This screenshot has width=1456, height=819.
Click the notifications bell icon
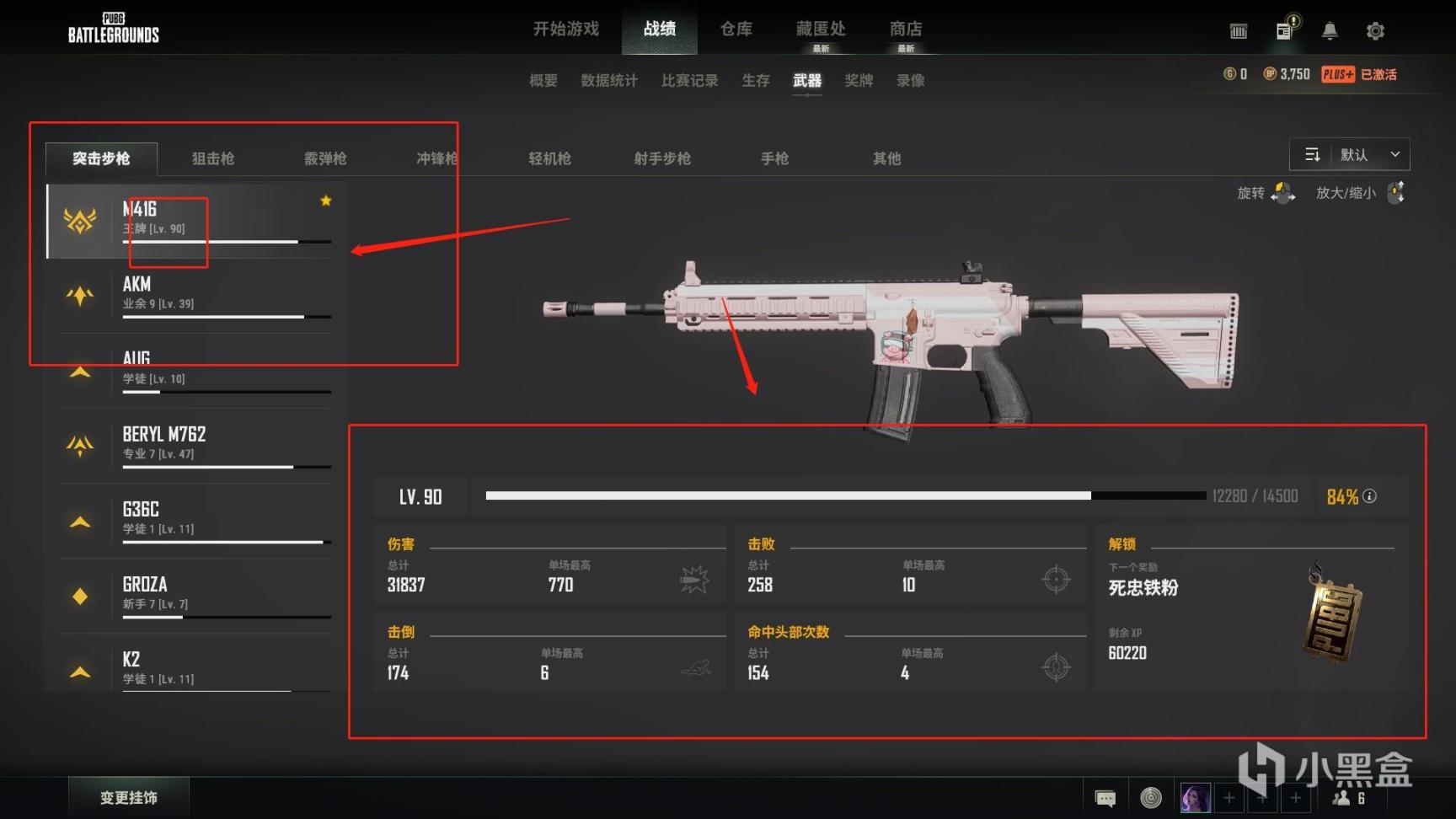tap(1330, 29)
